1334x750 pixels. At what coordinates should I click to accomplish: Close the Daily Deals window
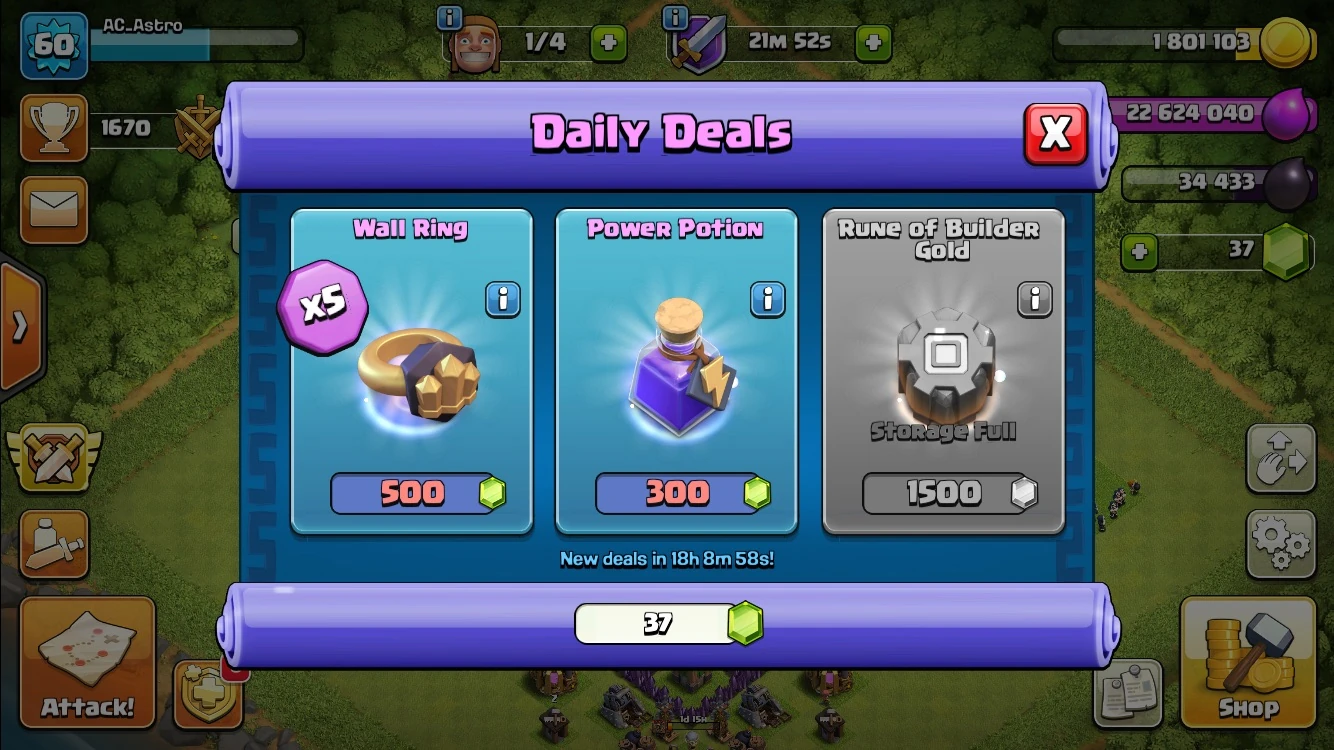click(x=1056, y=131)
